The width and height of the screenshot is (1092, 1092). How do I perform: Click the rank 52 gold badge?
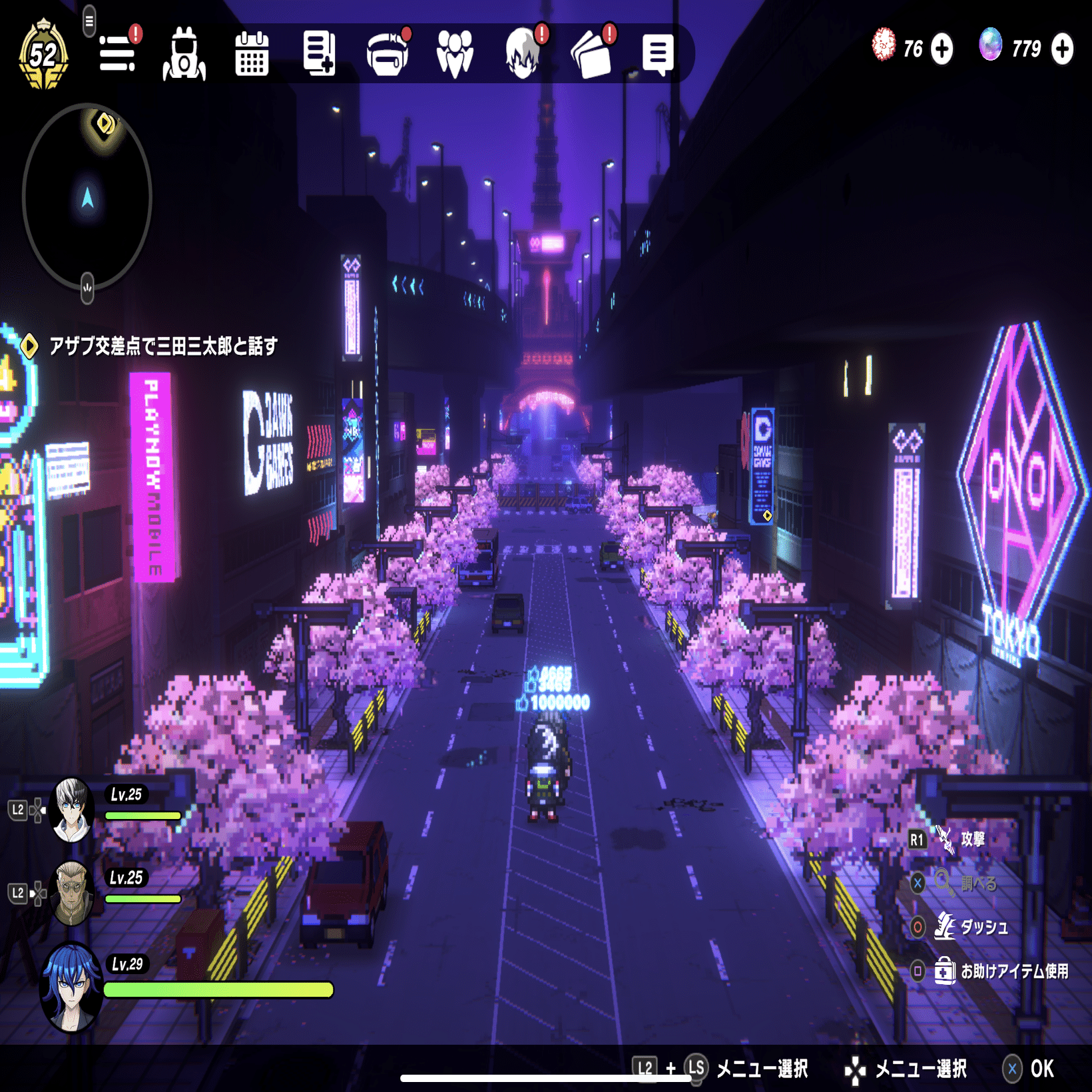[x=43, y=55]
